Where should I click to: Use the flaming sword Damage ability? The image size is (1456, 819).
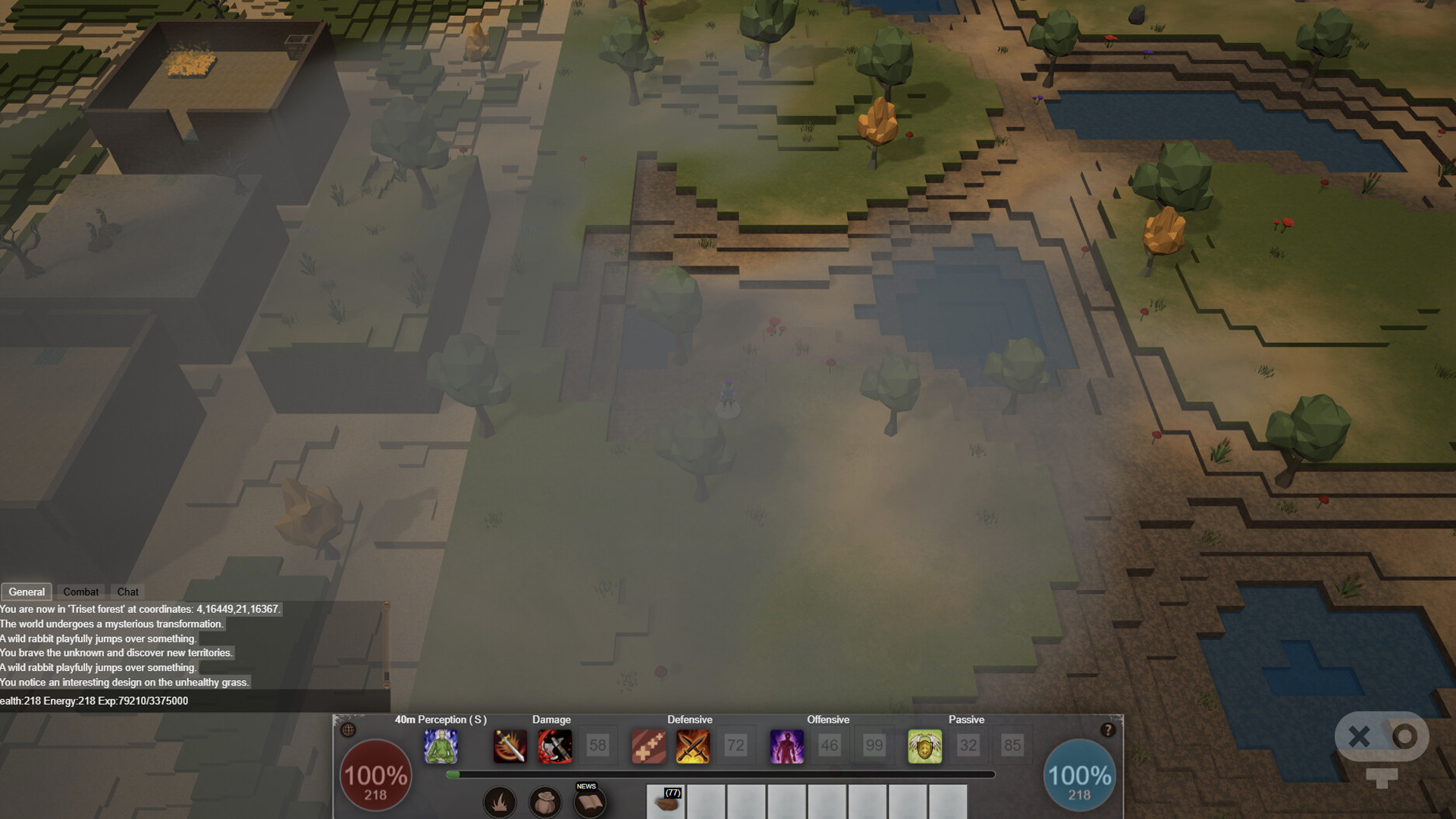510,746
